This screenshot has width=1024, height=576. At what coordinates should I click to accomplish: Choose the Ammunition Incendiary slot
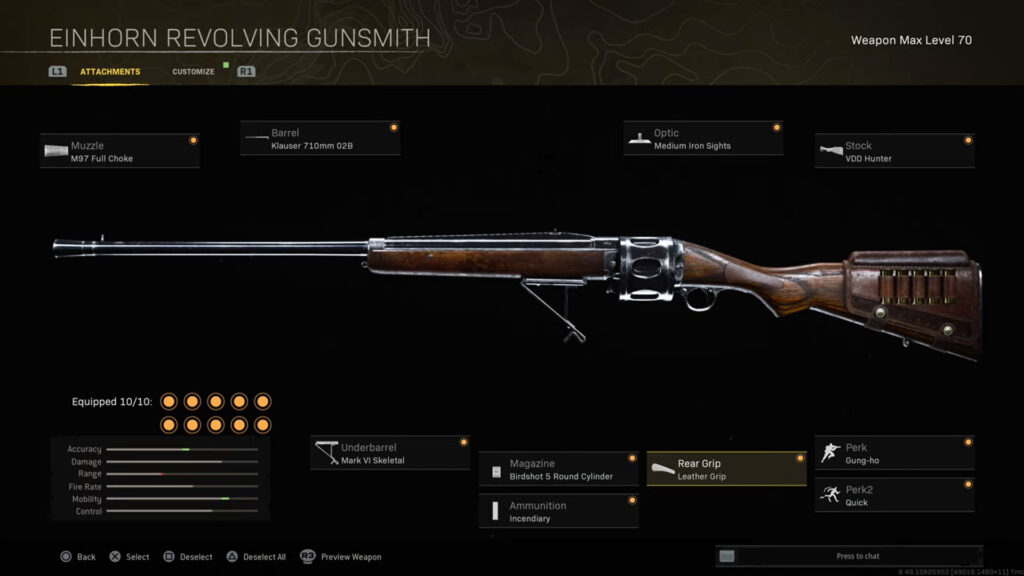point(558,512)
